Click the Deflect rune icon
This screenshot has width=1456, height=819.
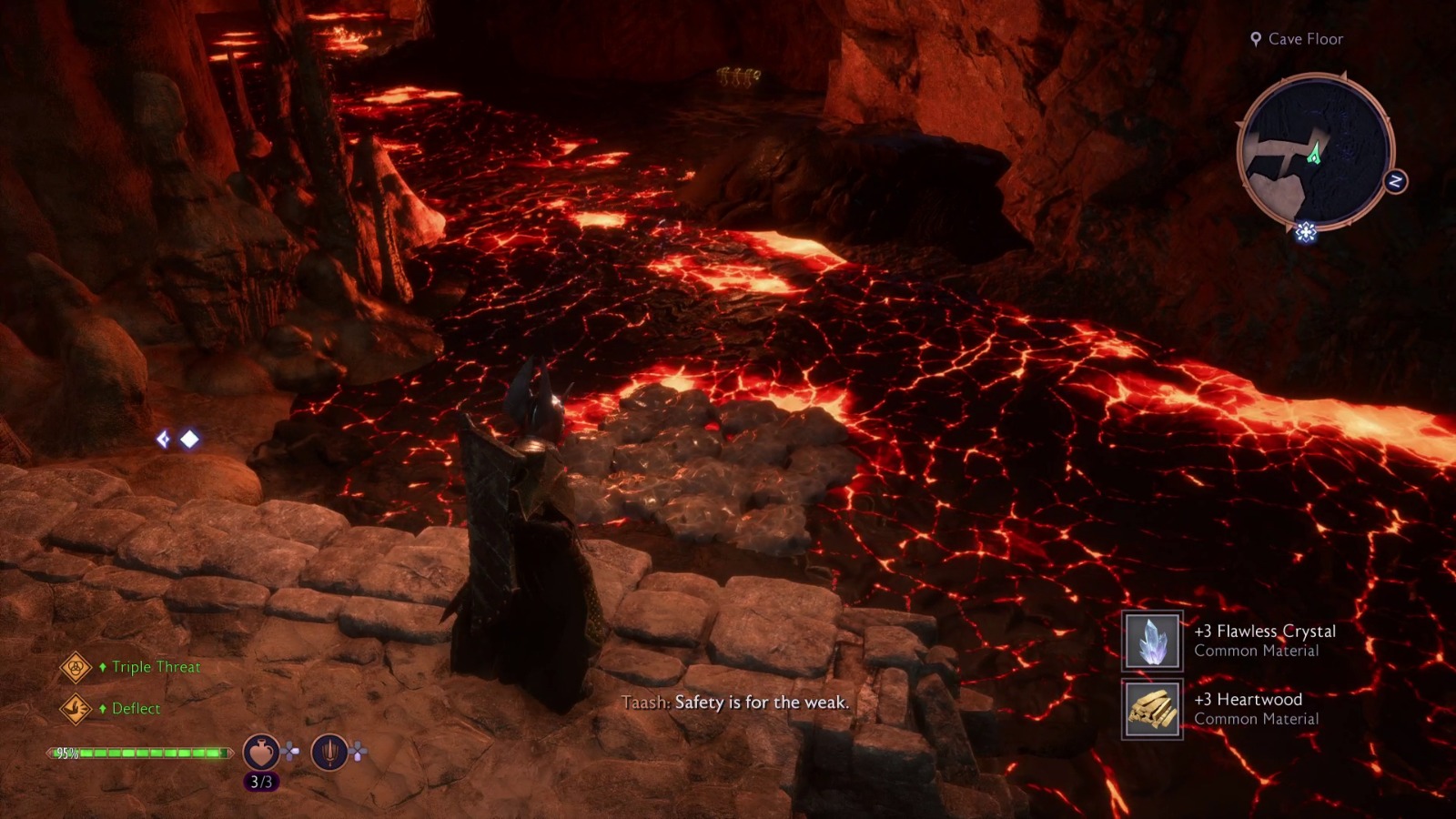(76, 708)
